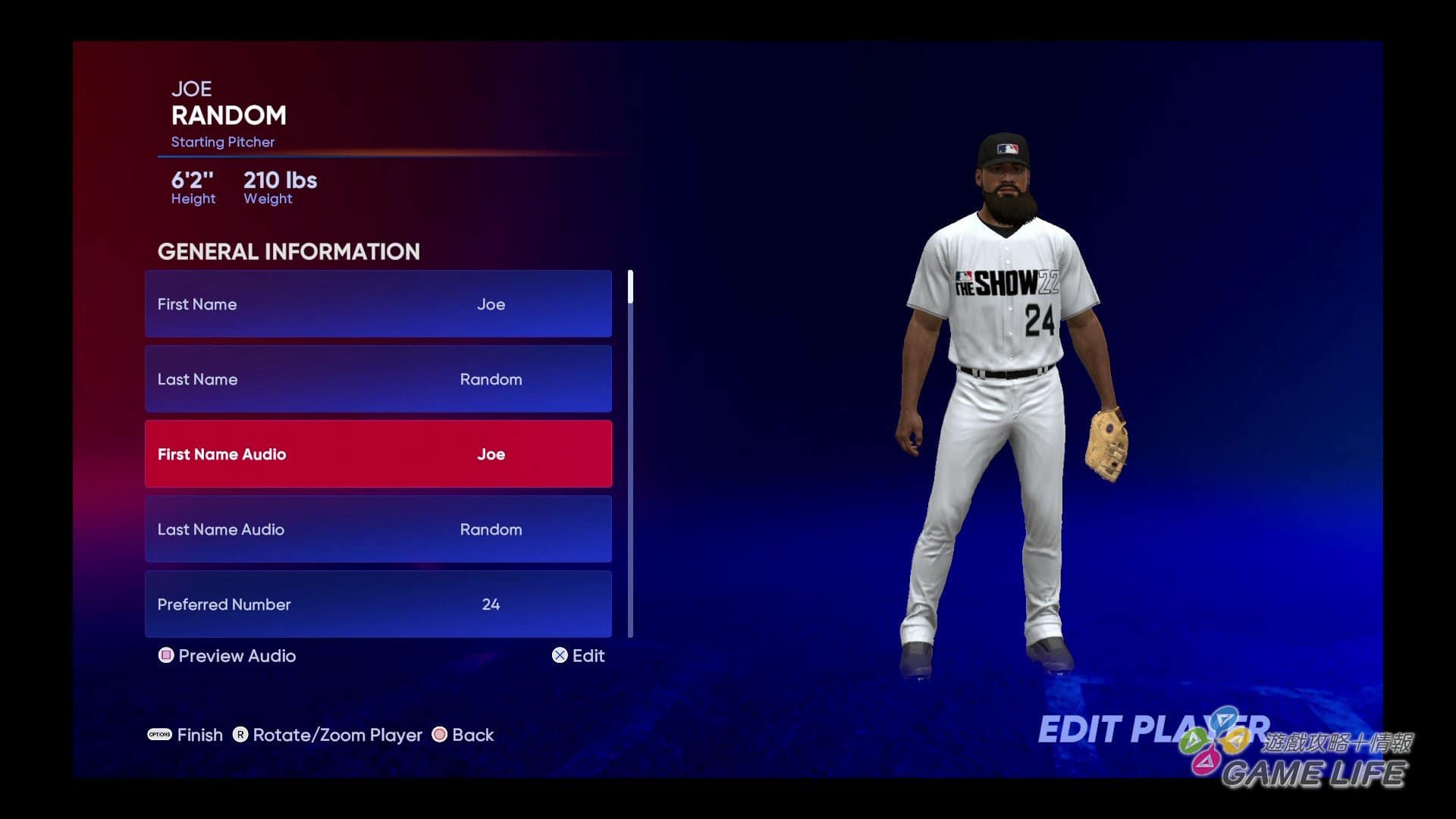
Task: Select the Last Name Audio option
Action: click(378, 529)
